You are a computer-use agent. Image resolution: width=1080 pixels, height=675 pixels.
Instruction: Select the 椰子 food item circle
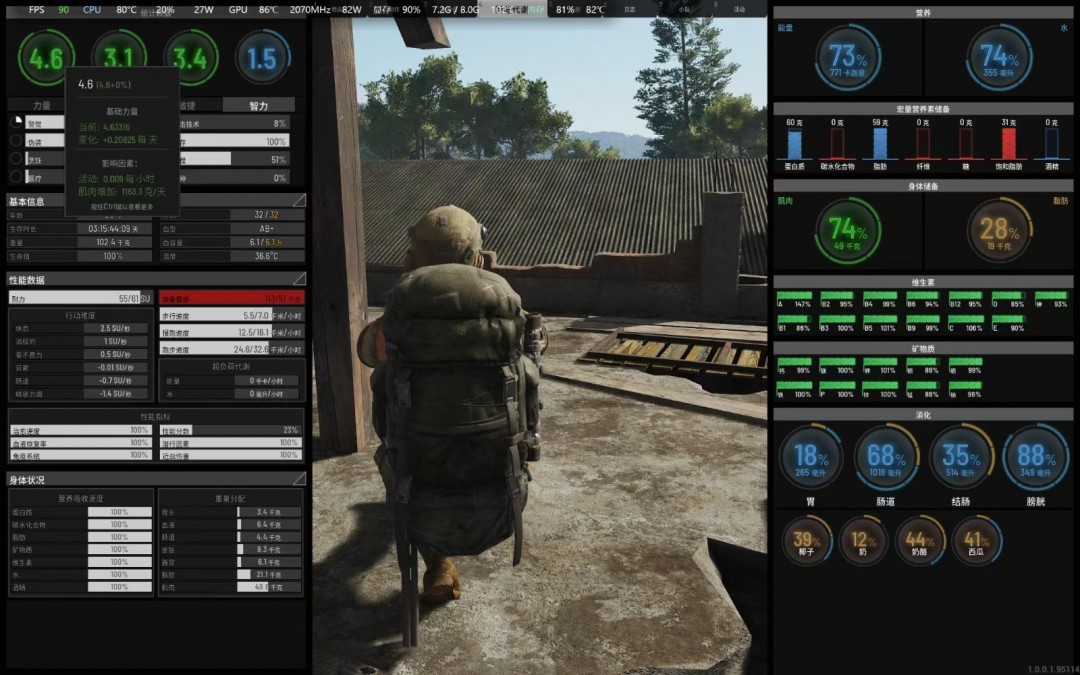click(806, 541)
